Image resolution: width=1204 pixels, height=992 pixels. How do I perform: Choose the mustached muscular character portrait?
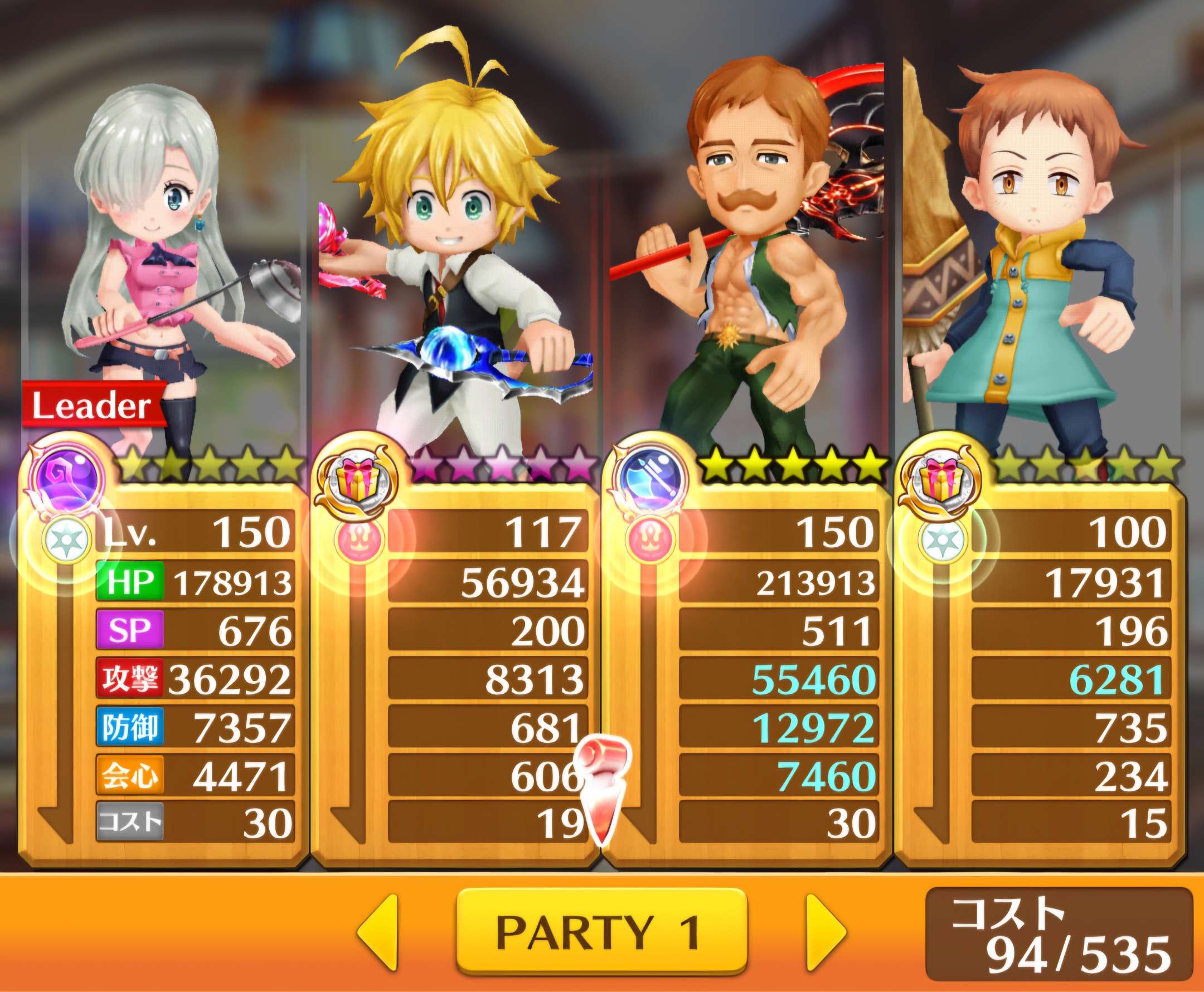point(749,257)
